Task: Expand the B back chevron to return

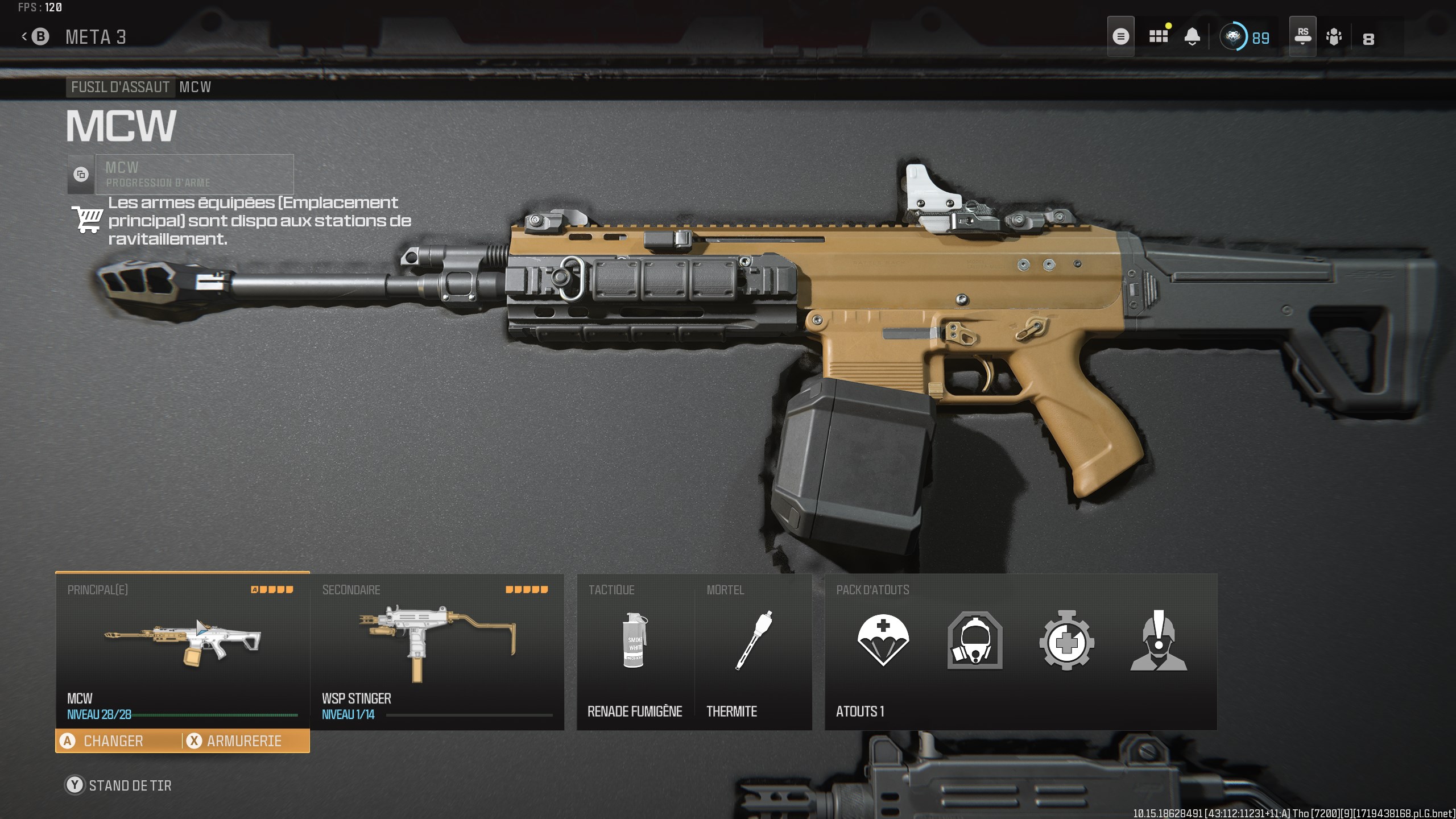Action: [35, 35]
